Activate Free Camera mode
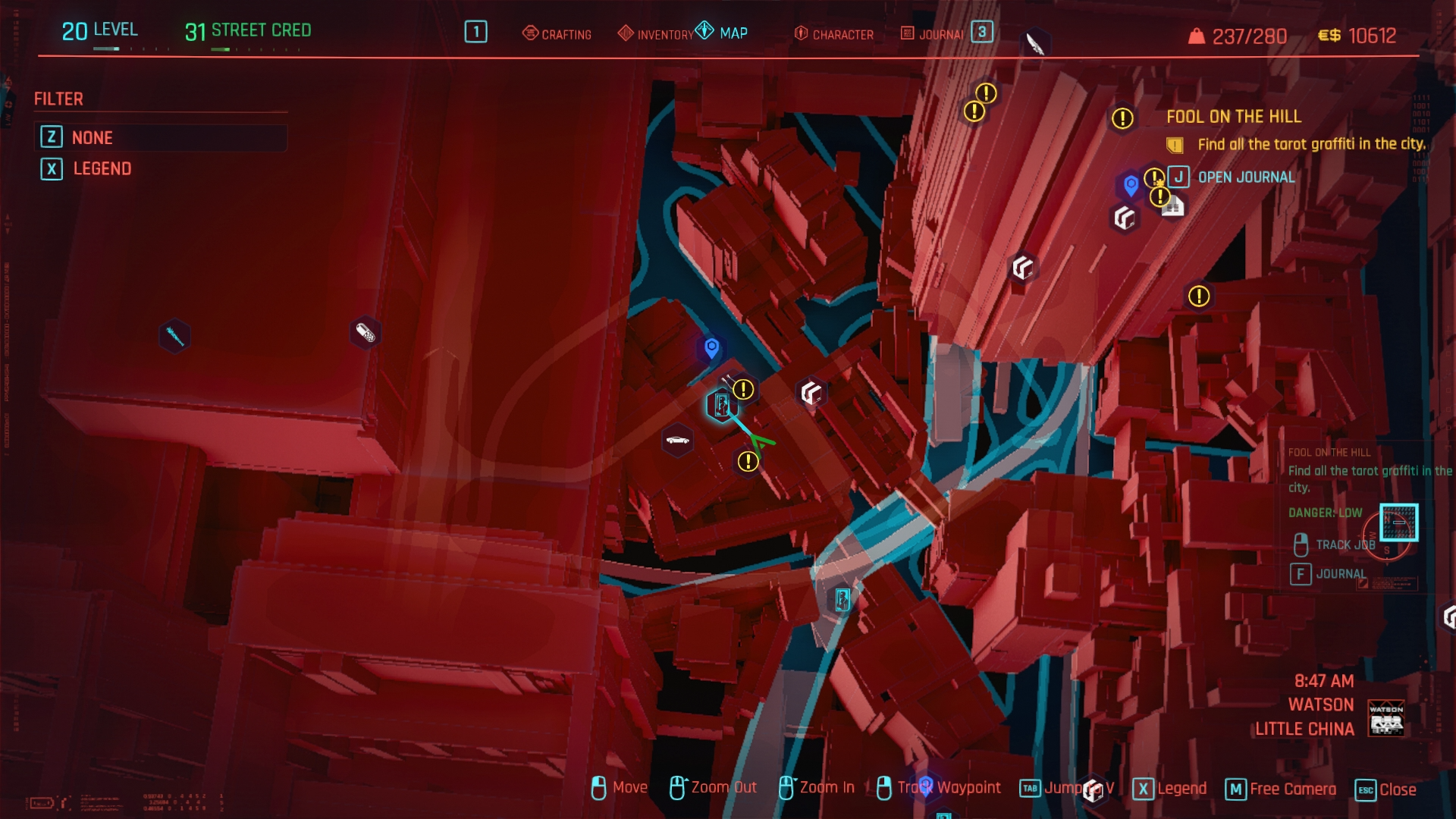This screenshot has height=819, width=1456. tap(1282, 789)
